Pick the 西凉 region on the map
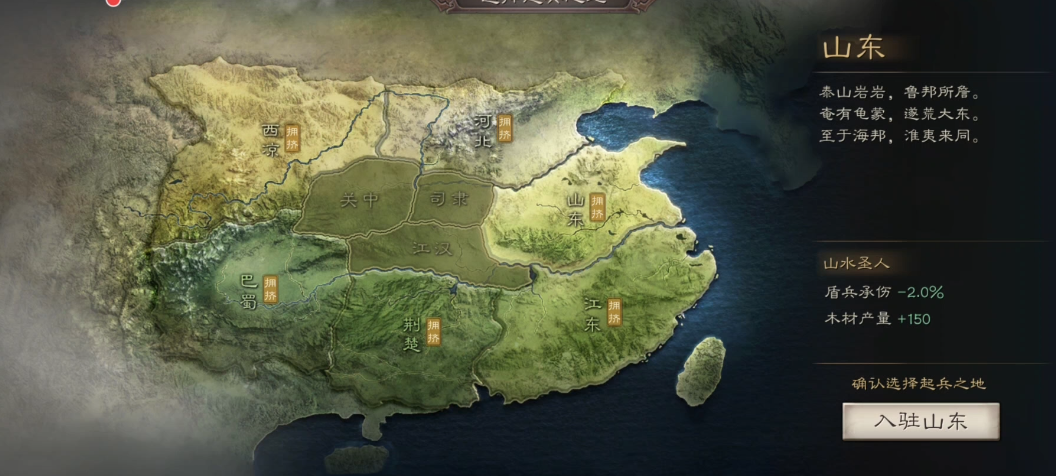 pos(272,140)
